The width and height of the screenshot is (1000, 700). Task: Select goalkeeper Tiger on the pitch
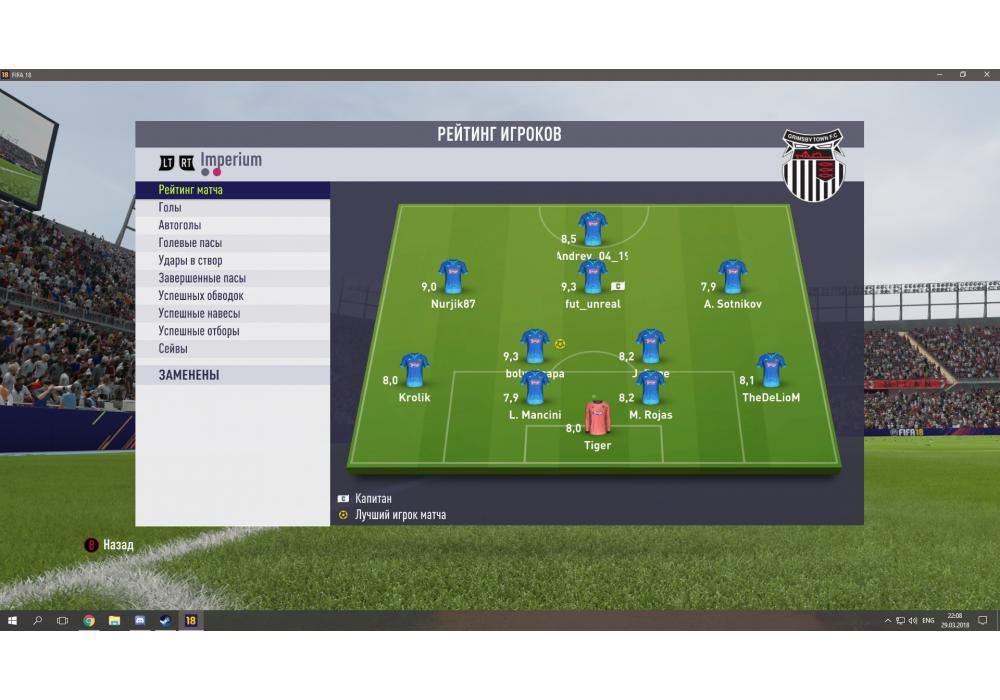pyautogui.click(x=597, y=417)
